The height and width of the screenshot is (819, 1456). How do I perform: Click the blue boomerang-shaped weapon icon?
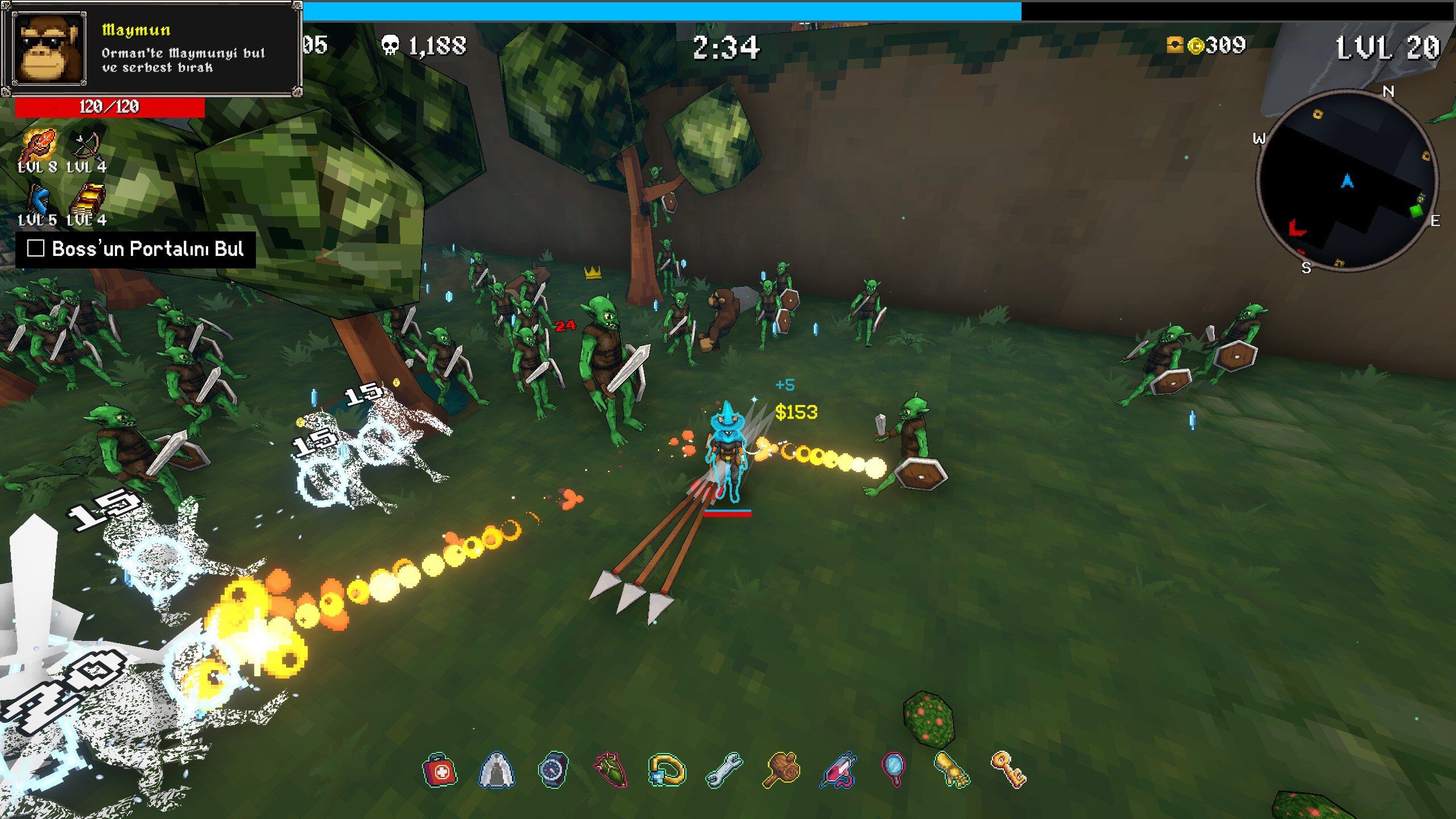point(38,199)
